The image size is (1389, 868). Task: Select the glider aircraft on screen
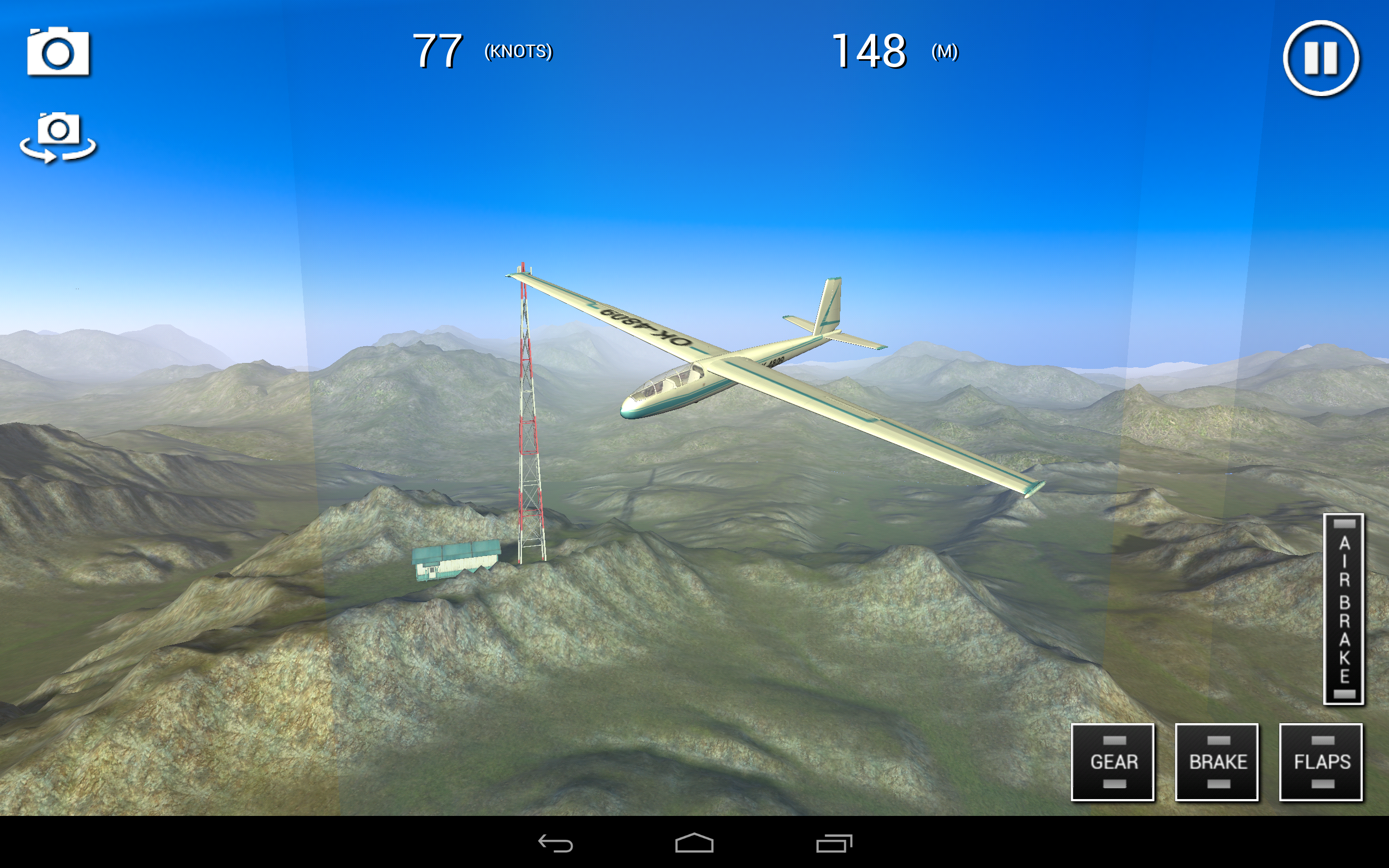click(x=717, y=379)
